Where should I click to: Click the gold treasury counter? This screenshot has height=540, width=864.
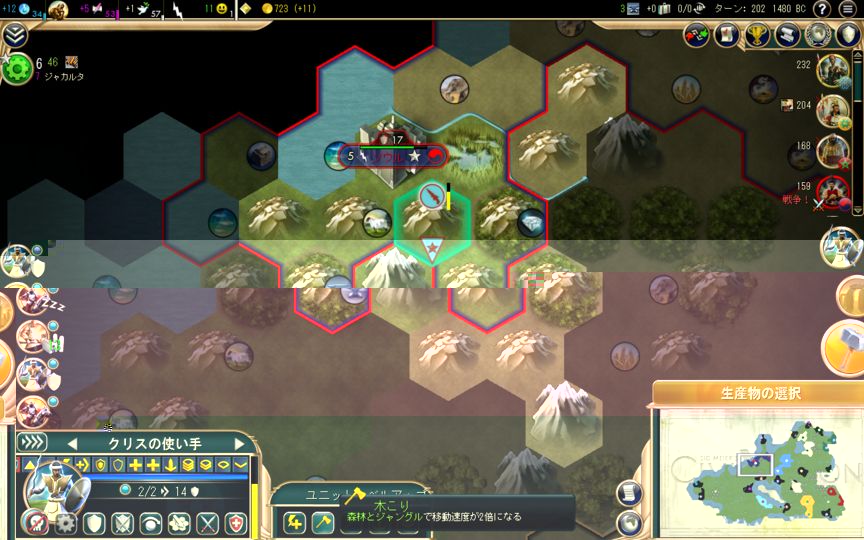289,9
